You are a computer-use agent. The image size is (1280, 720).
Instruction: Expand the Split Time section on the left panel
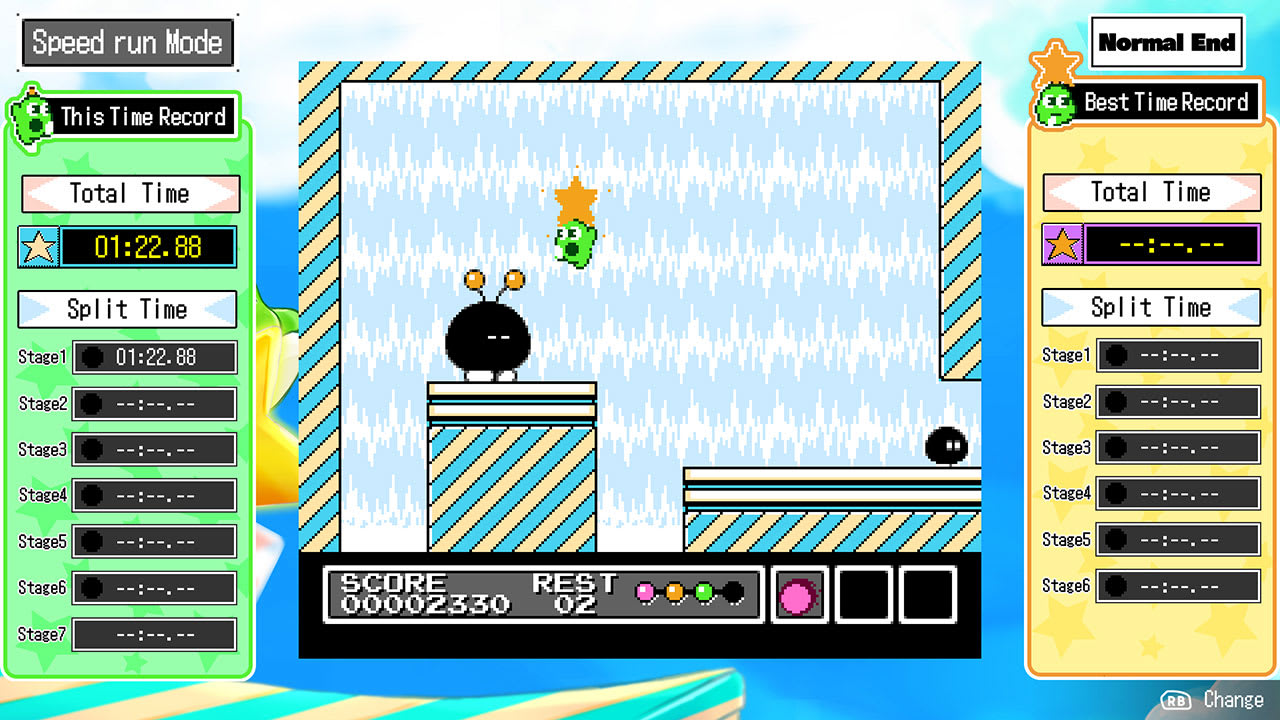click(x=126, y=309)
